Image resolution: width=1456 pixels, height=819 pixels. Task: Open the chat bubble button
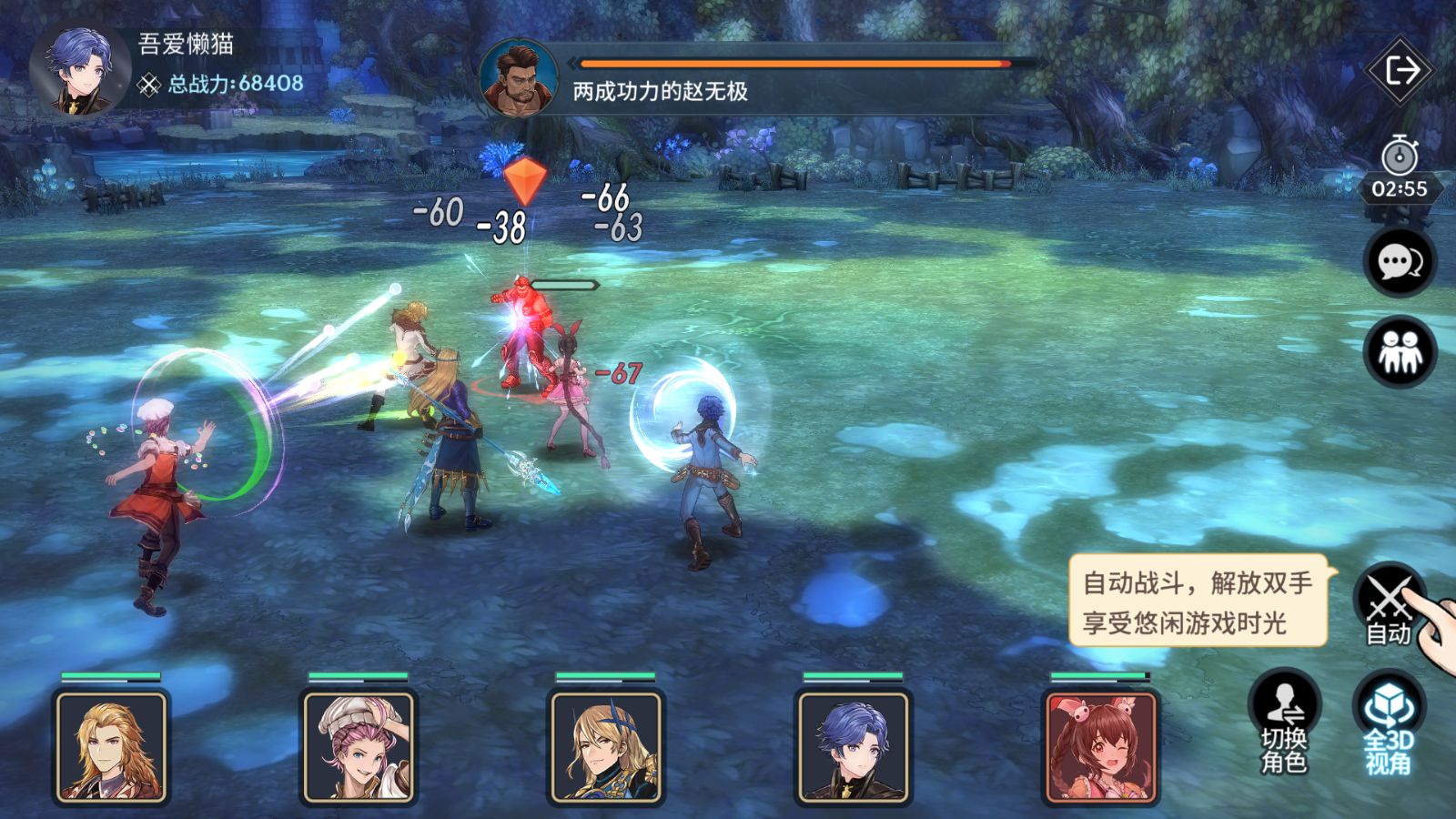[x=1400, y=262]
